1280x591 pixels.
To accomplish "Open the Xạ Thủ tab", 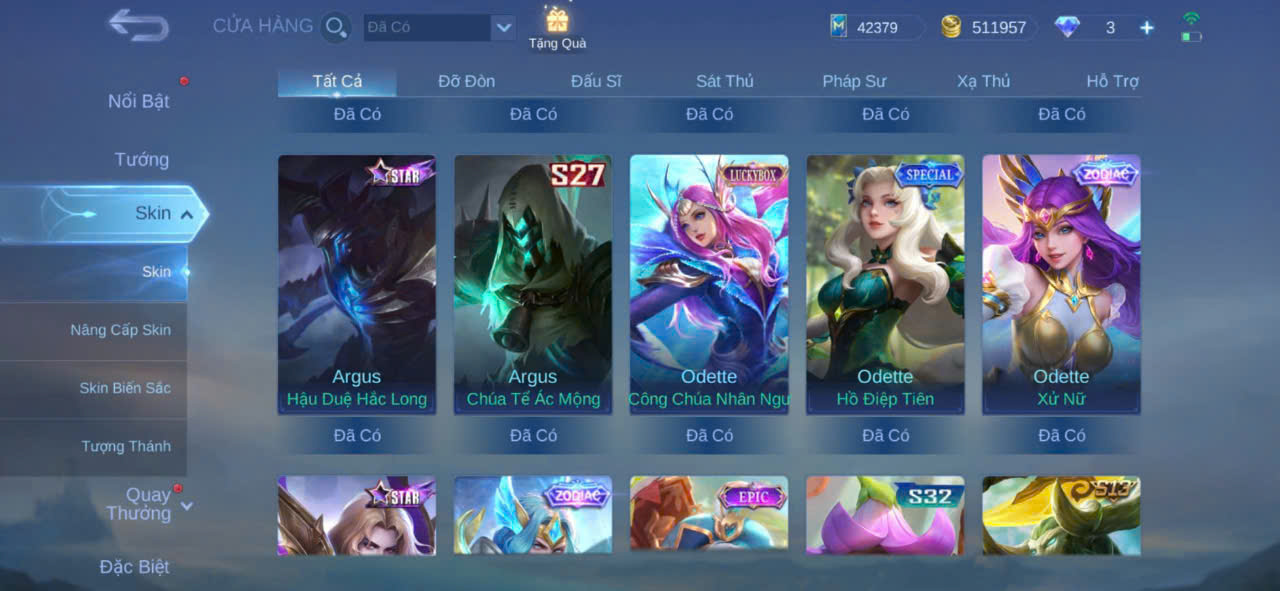I will pyautogui.click(x=983, y=81).
